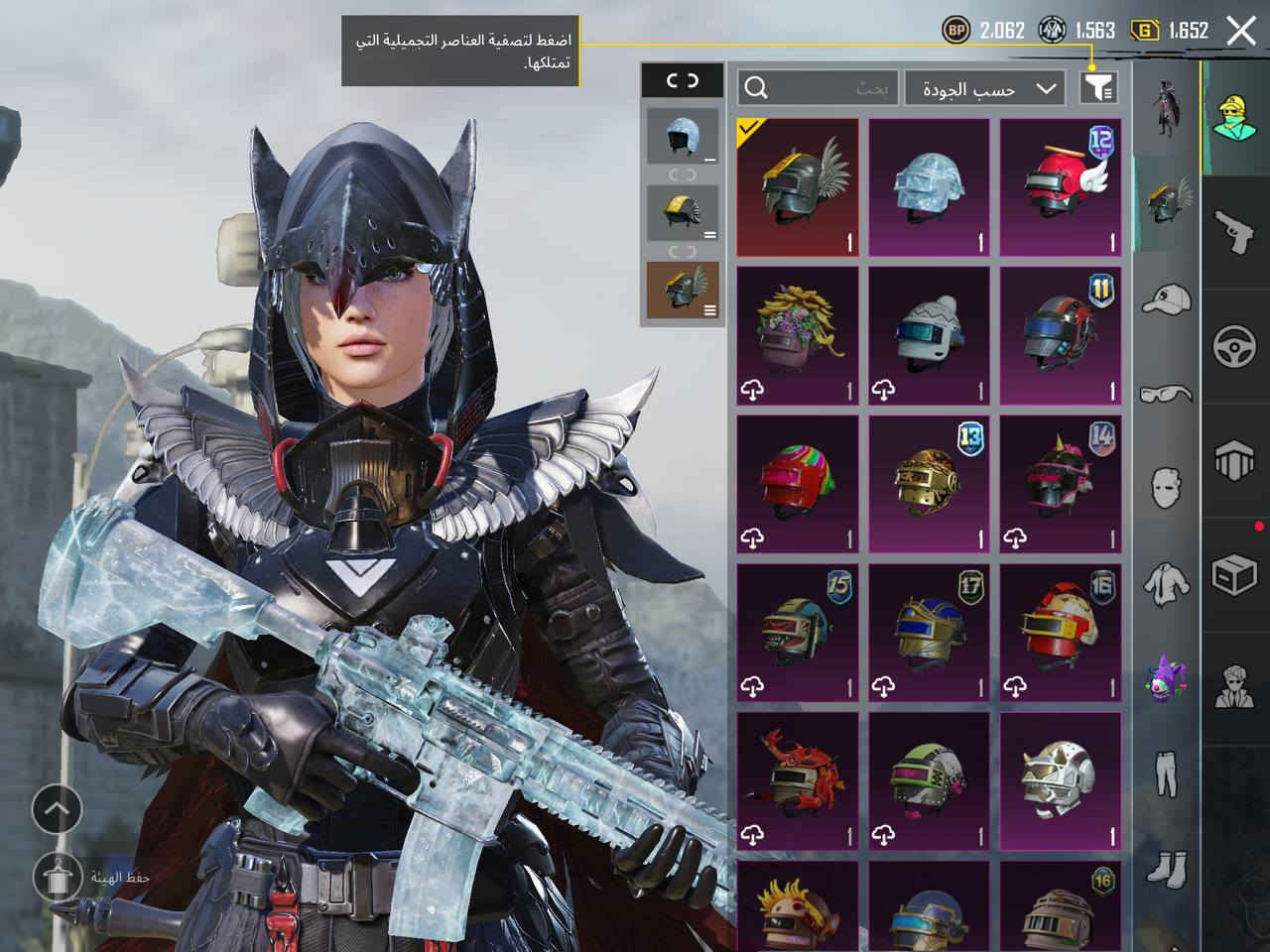Choose the white skull-style helmet
1270x952 pixels.
click(1060, 779)
